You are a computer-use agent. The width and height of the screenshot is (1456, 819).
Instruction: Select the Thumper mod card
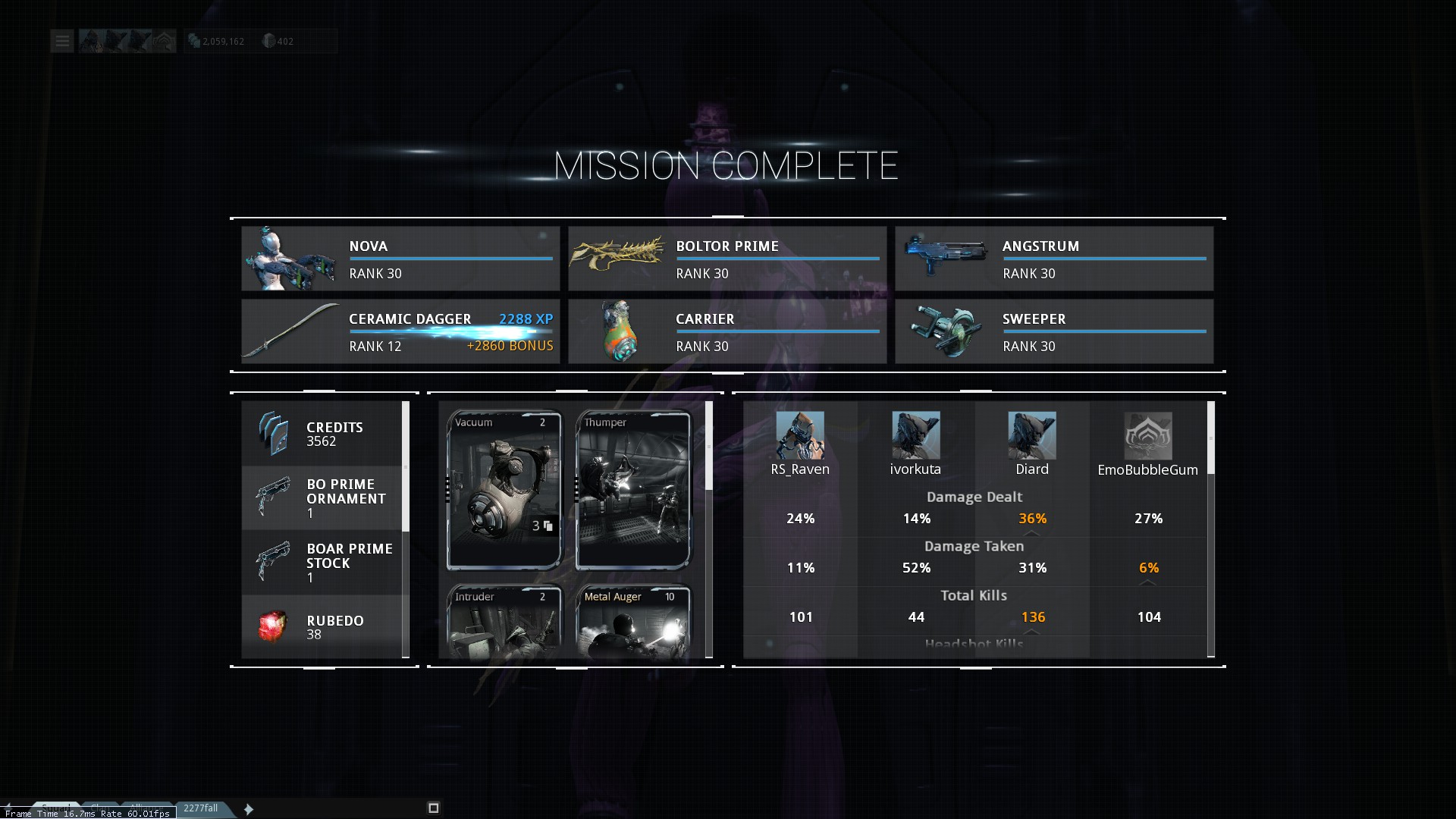tap(633, 490)
